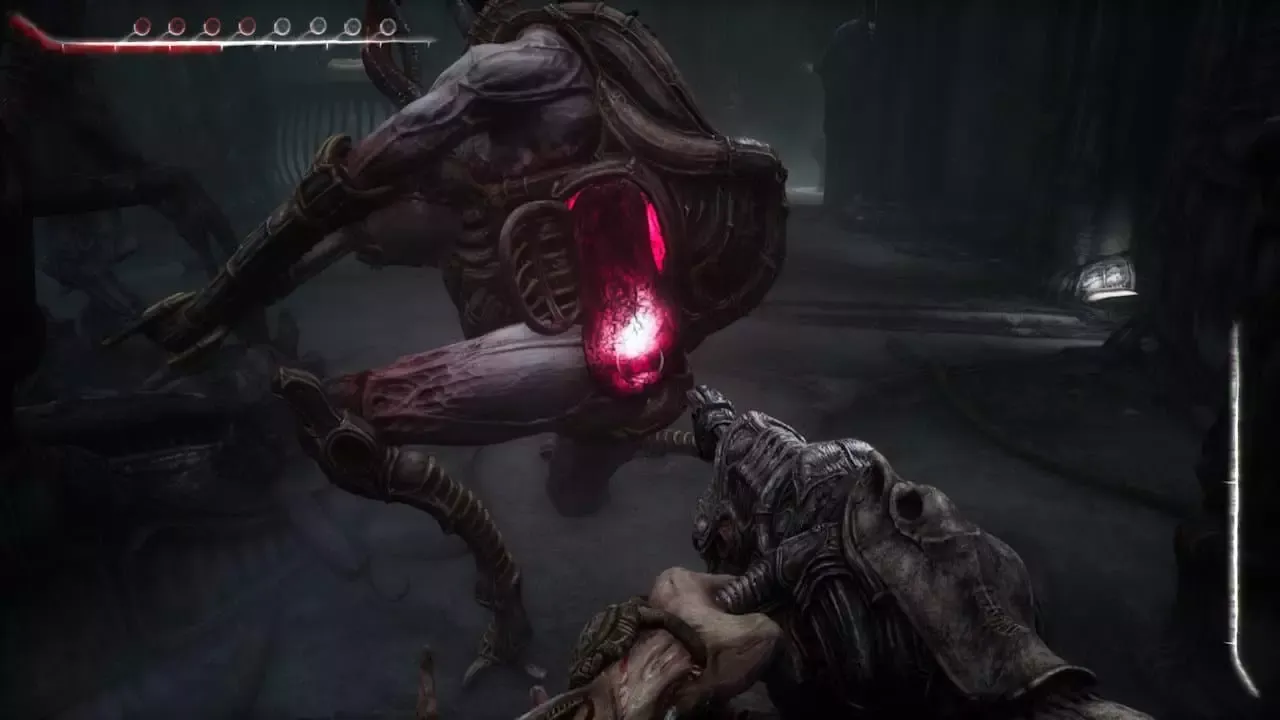Click the first filled red ammo pip

coord(141,25)
